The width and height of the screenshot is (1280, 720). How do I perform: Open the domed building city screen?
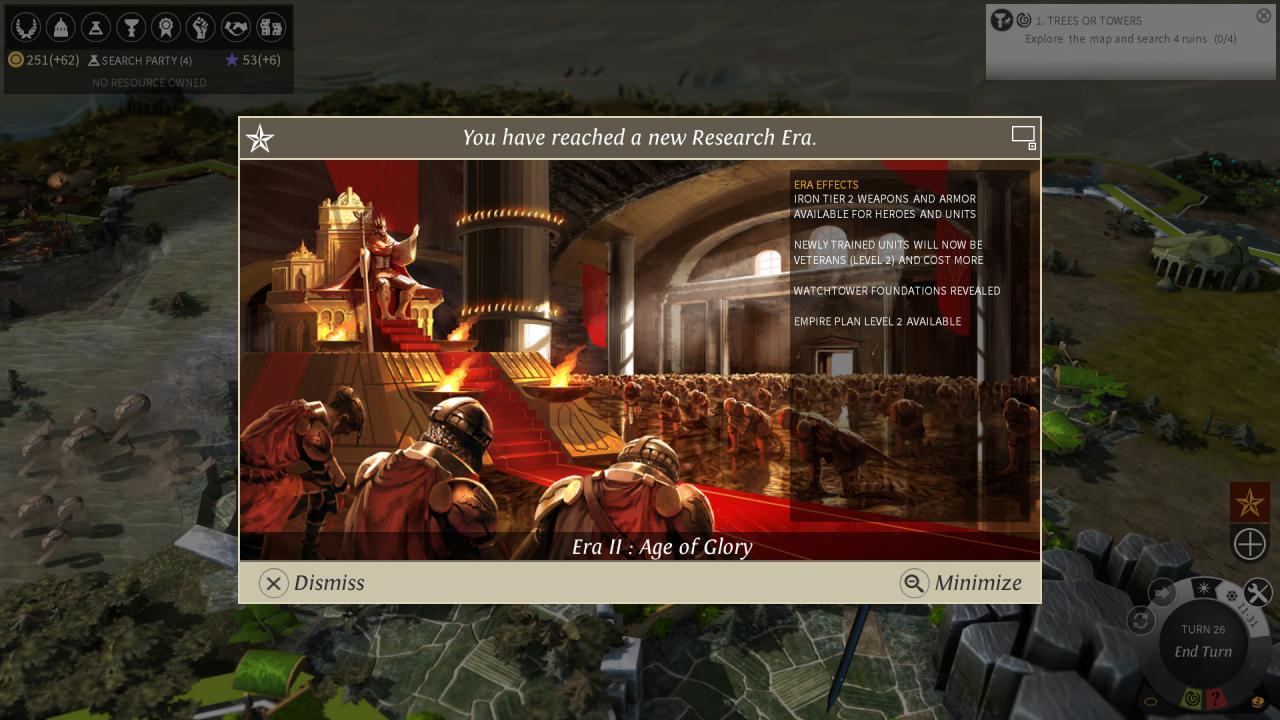pos(60,27)
